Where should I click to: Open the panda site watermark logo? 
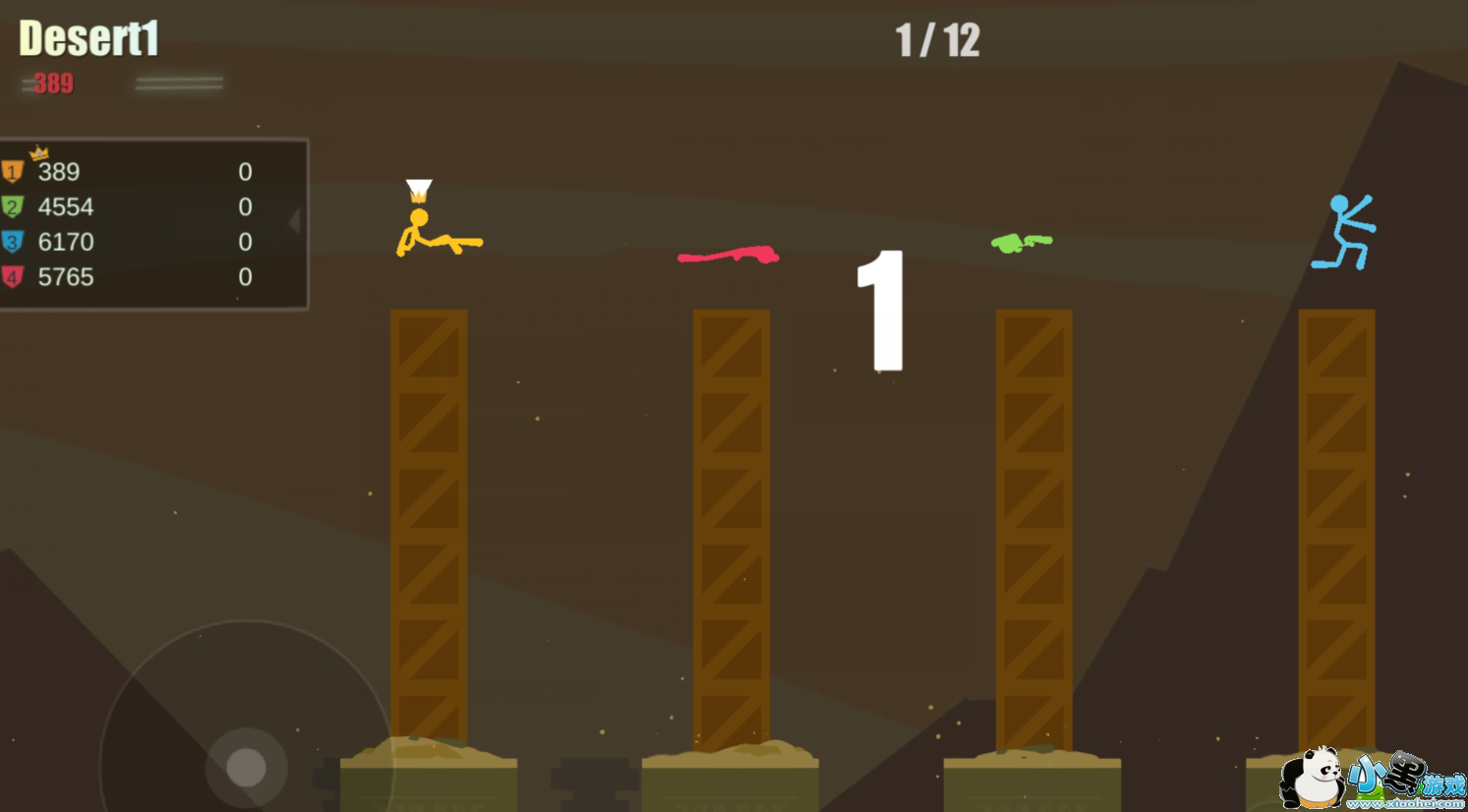click(1370, 778)
